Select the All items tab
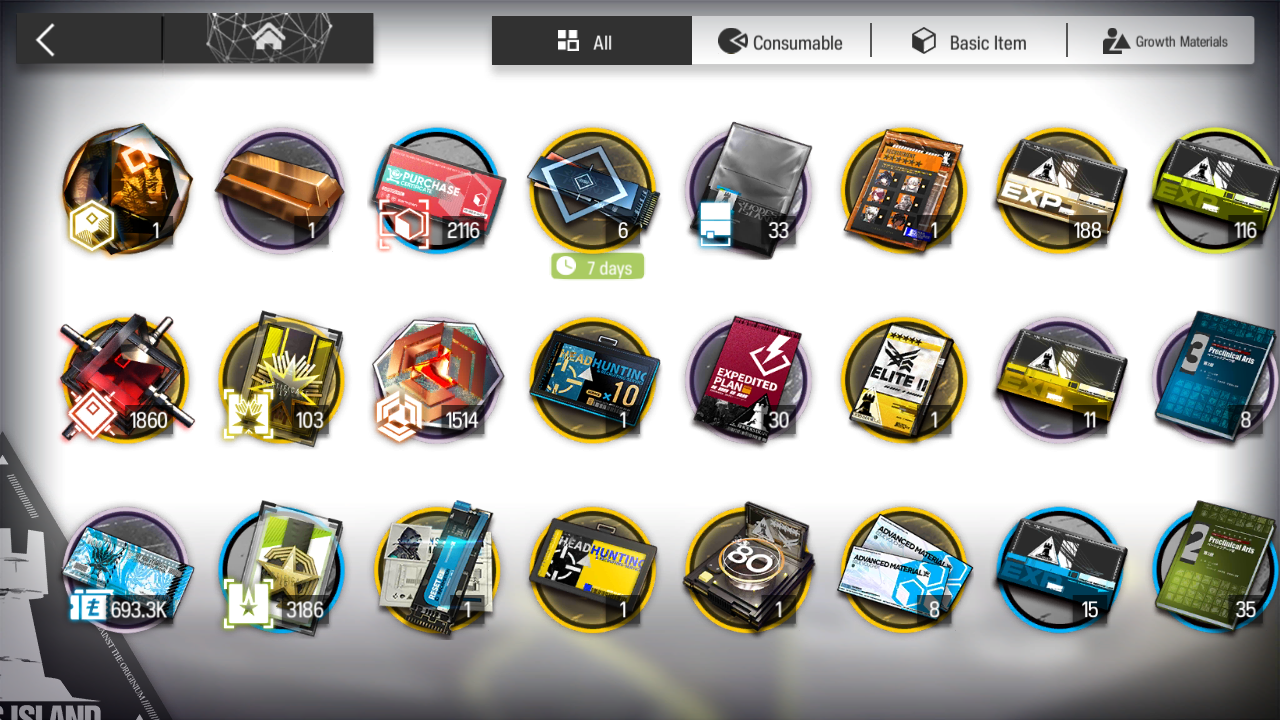The height and width of the screenshot is (720, 1280). coord(590,42)
